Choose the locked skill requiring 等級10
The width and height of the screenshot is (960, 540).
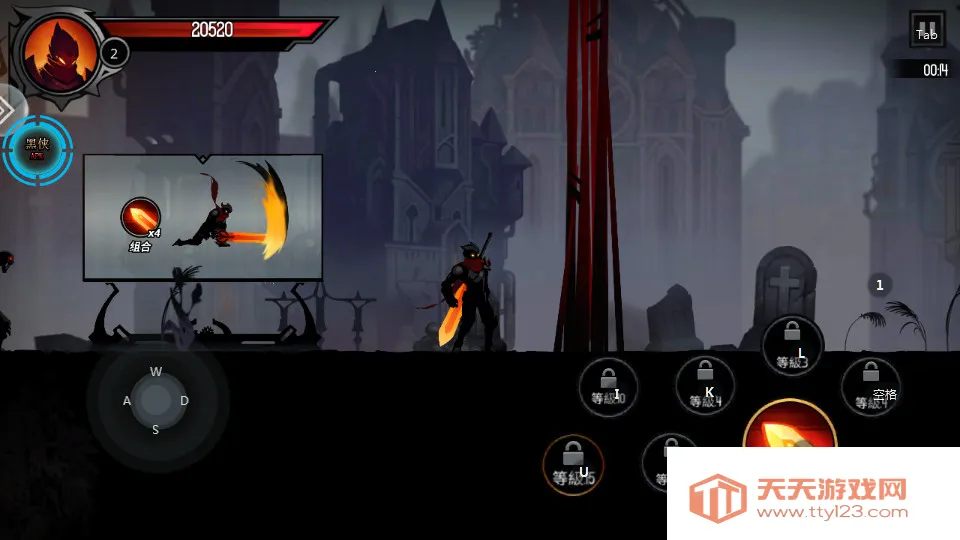tap(607, 387)
